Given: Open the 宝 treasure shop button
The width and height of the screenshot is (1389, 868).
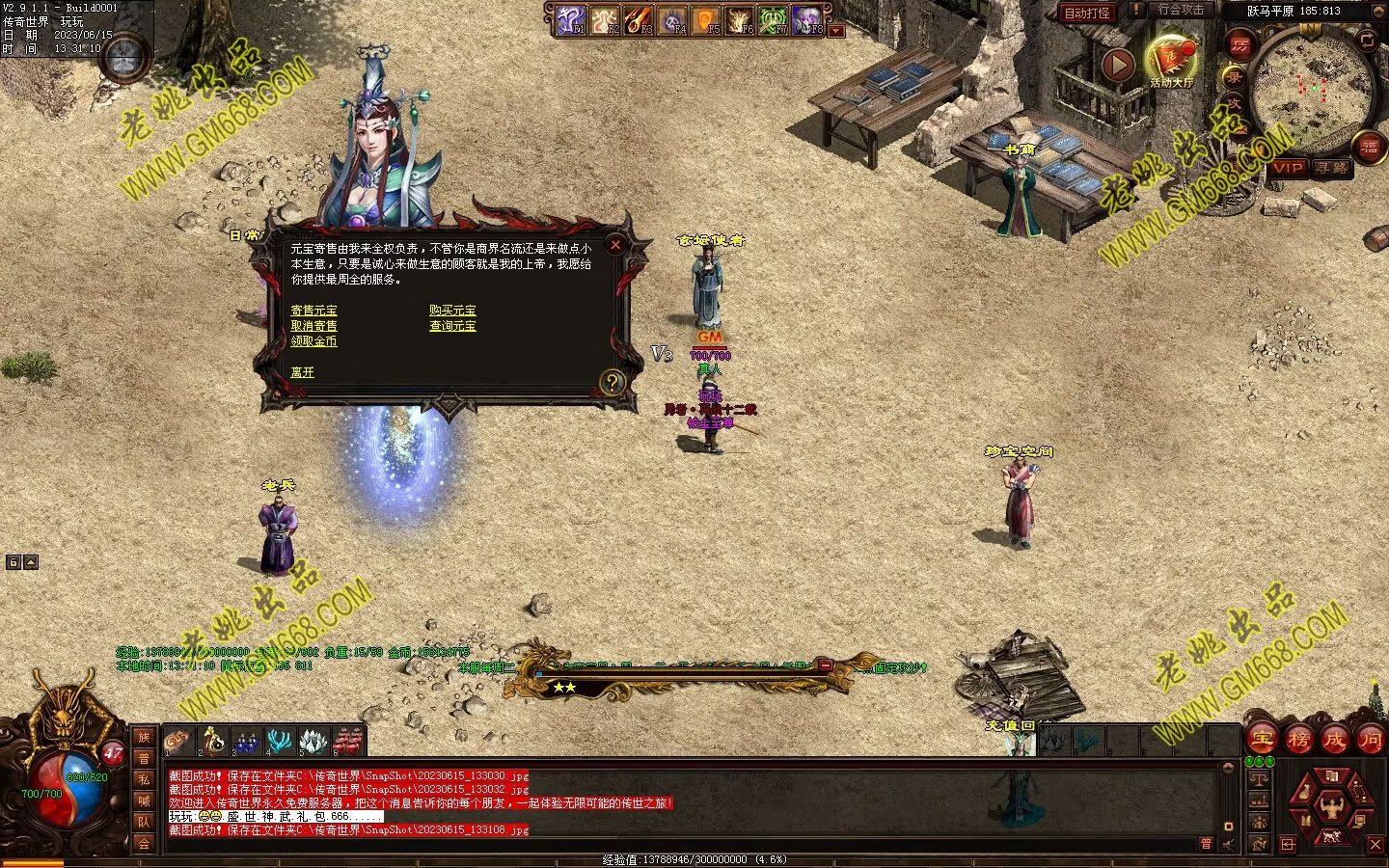Looking at the screenshot, I should pos(1262,740).
